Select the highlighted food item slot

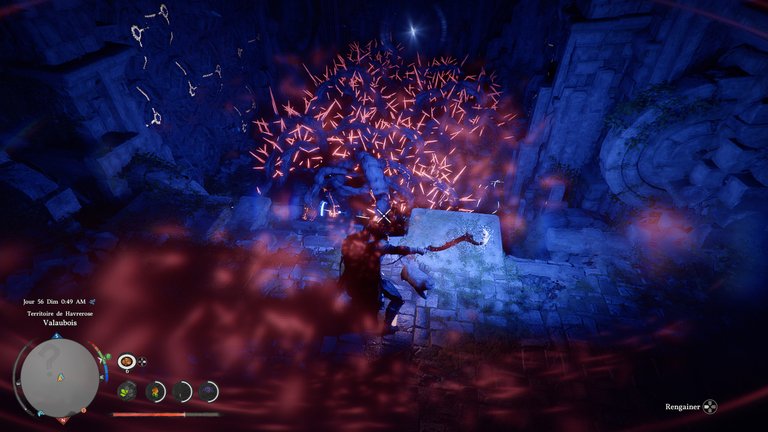pyautogui.click(x=127, y=361)
